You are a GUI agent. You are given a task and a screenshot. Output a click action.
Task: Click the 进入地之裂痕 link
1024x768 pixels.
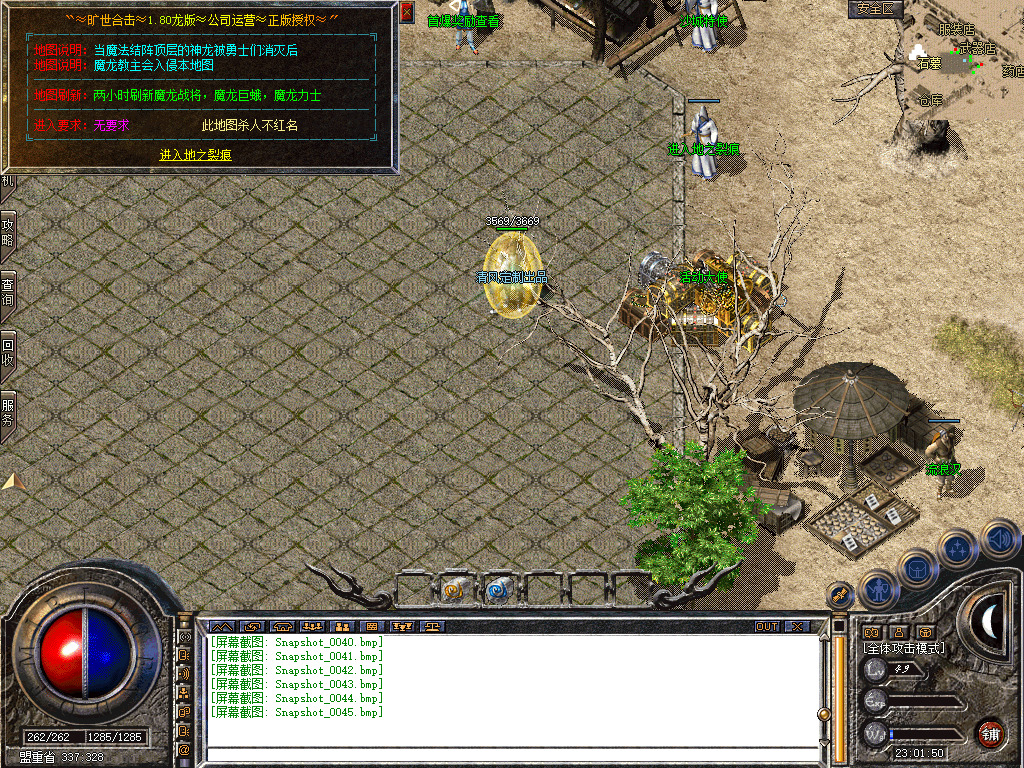pyautogui.click(x=196, y=155)
